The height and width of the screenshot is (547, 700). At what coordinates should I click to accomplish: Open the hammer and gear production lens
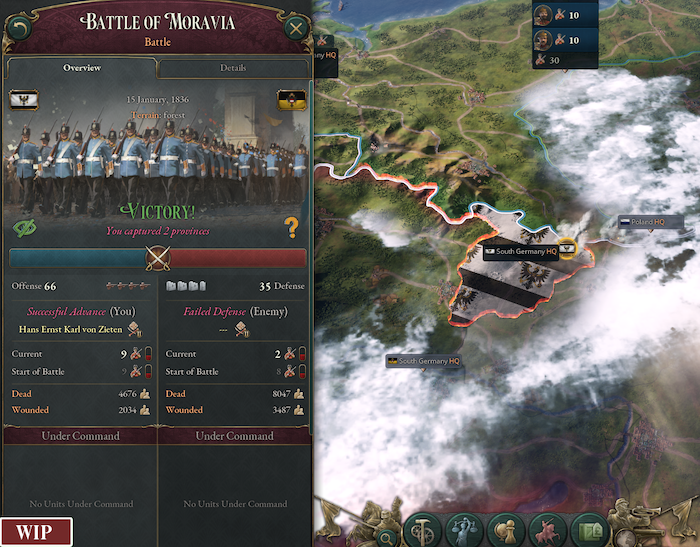(x=423, y=530)
